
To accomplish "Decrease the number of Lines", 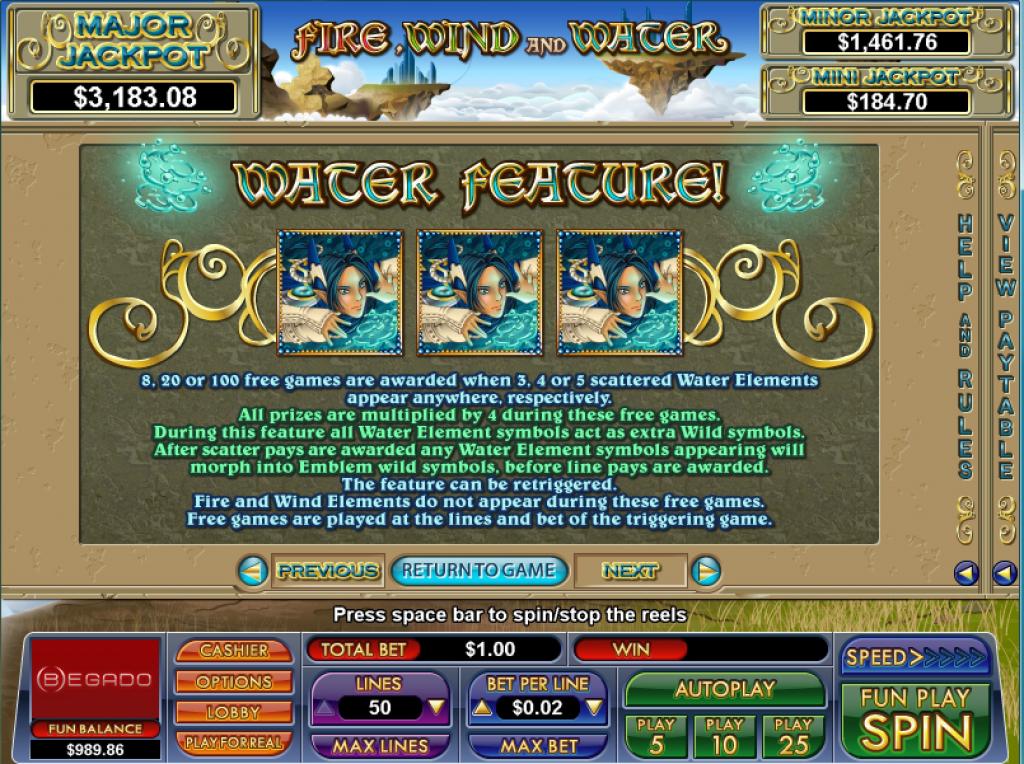I will (436, 708).
